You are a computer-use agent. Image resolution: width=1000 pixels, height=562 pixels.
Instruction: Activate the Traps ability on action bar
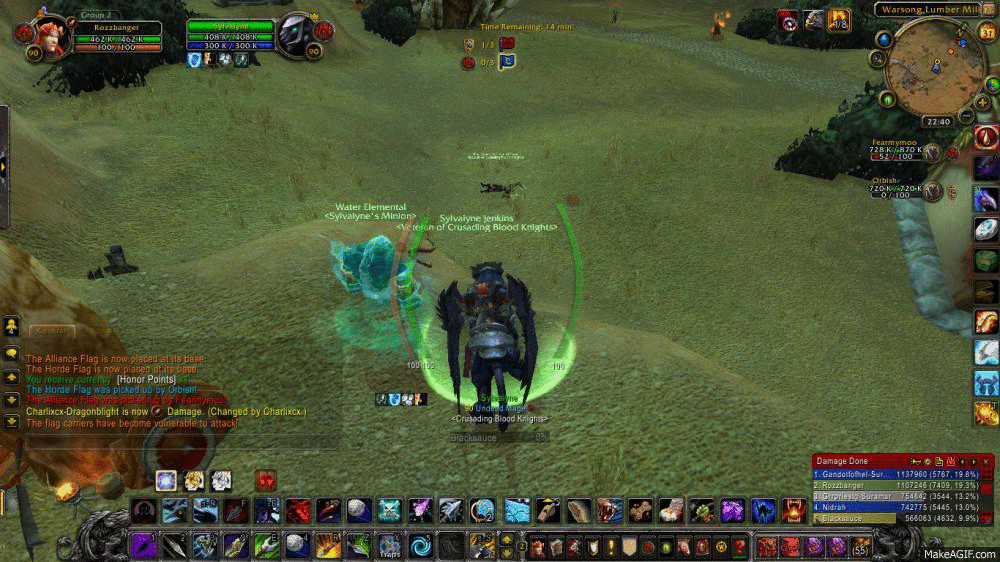point(388,546)
